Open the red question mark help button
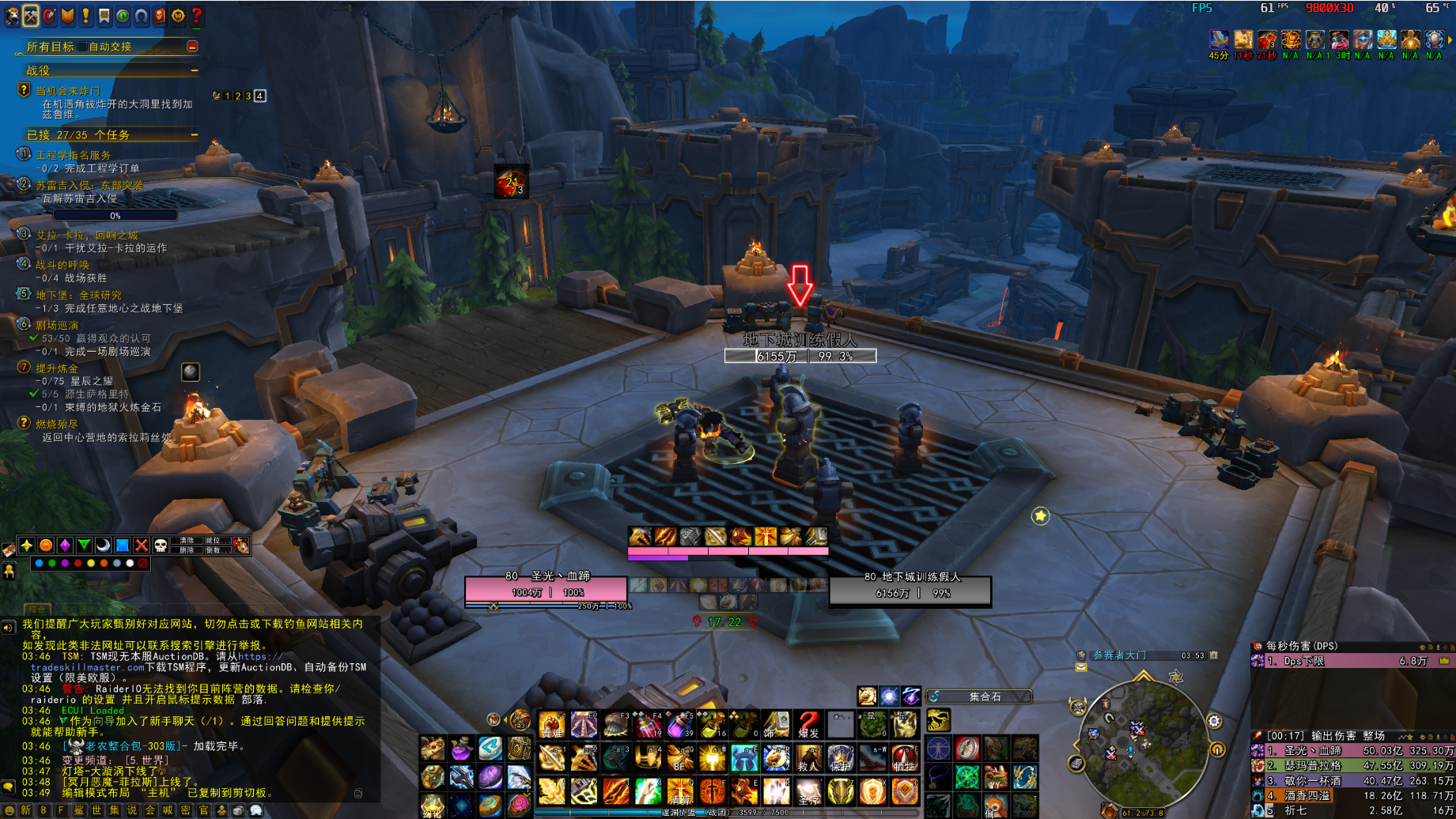This screenshot has width=1456, height=819. tap(197, 16)
